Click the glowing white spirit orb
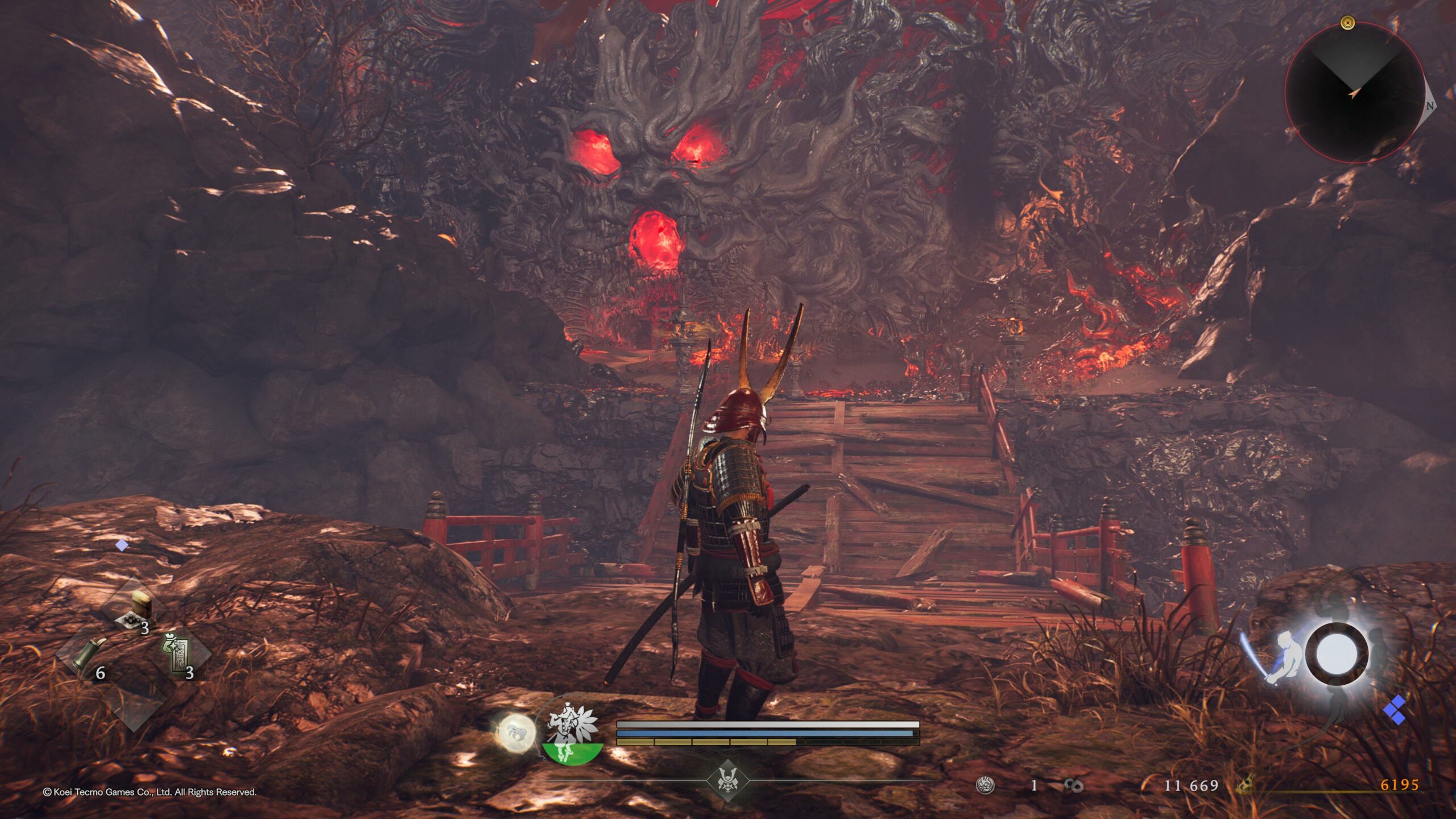The width and height of the screenshot is (1456, 819). tap(516, 732)
